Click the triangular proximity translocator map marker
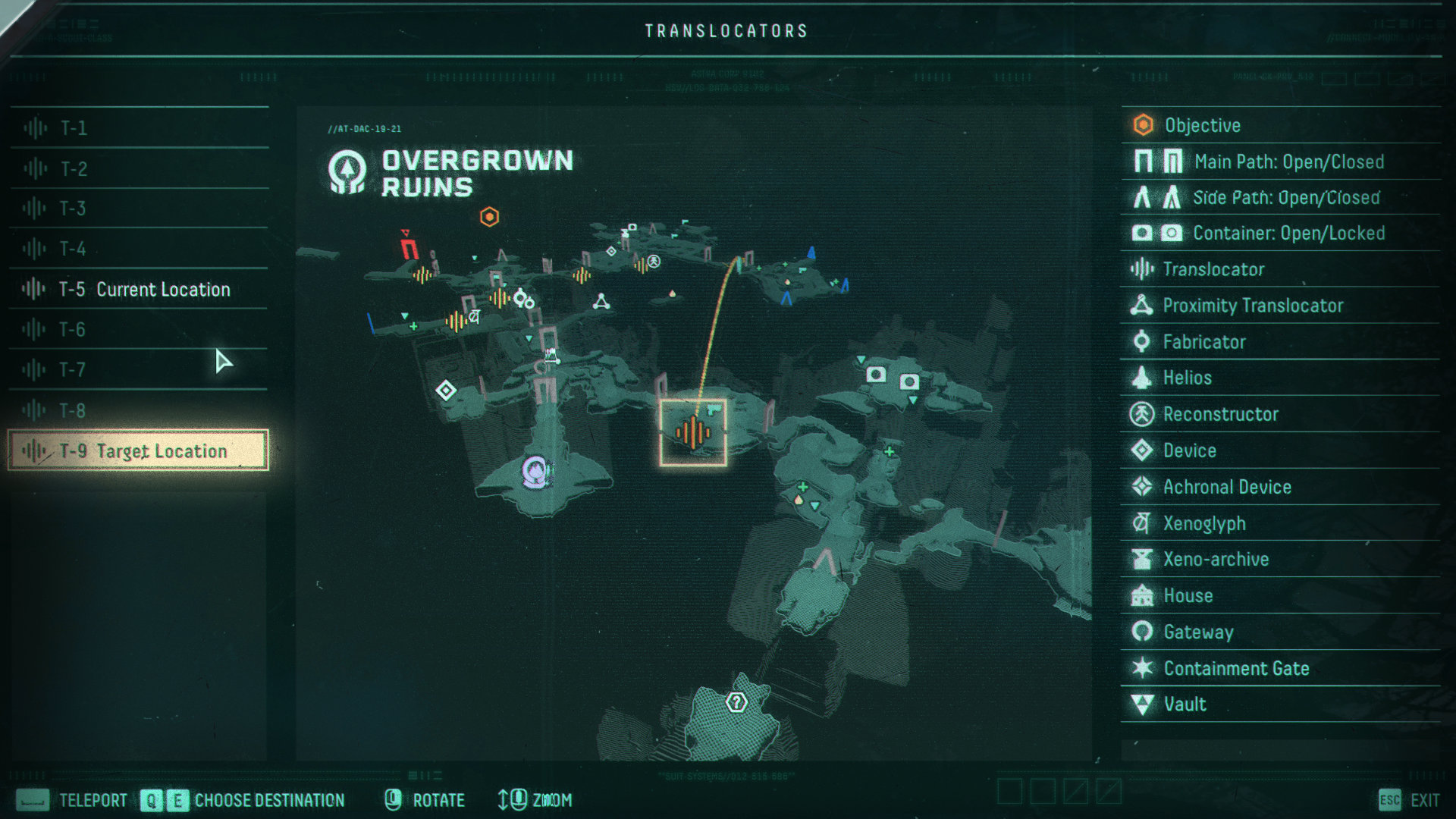This screenshot has width=1456, height=819. [x=601, y=302]
